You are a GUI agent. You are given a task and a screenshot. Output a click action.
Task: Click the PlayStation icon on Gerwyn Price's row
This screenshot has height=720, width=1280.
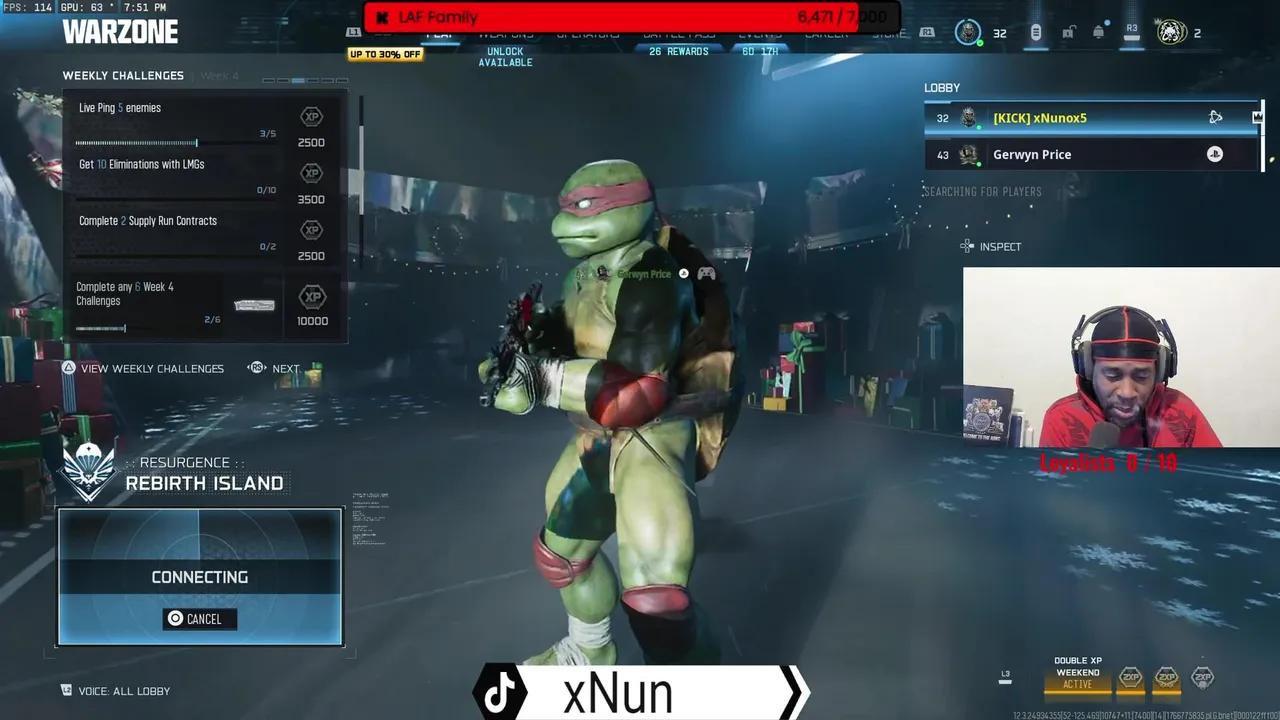coord(1214,153)
